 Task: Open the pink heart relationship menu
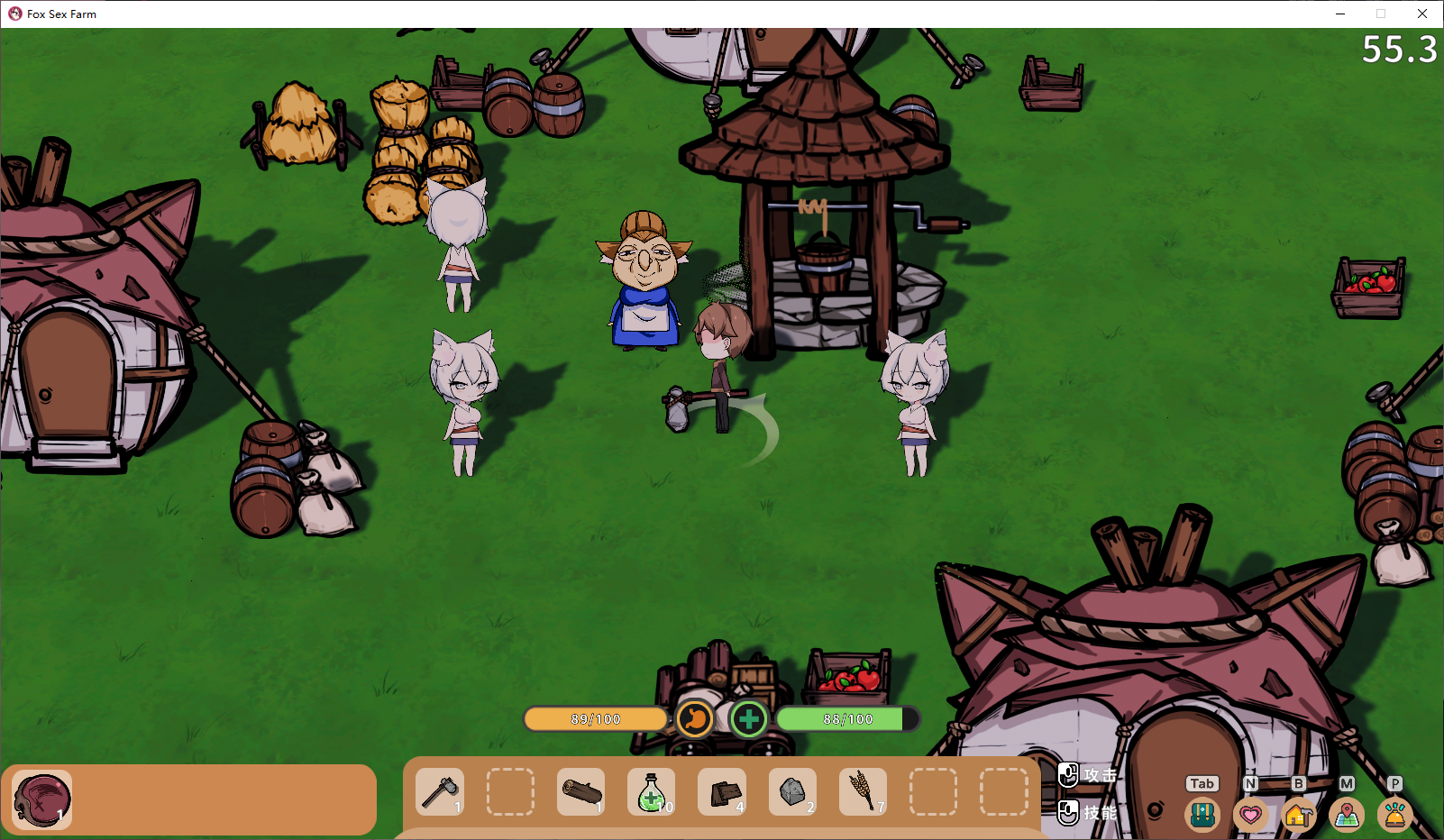coord(1250,815)
